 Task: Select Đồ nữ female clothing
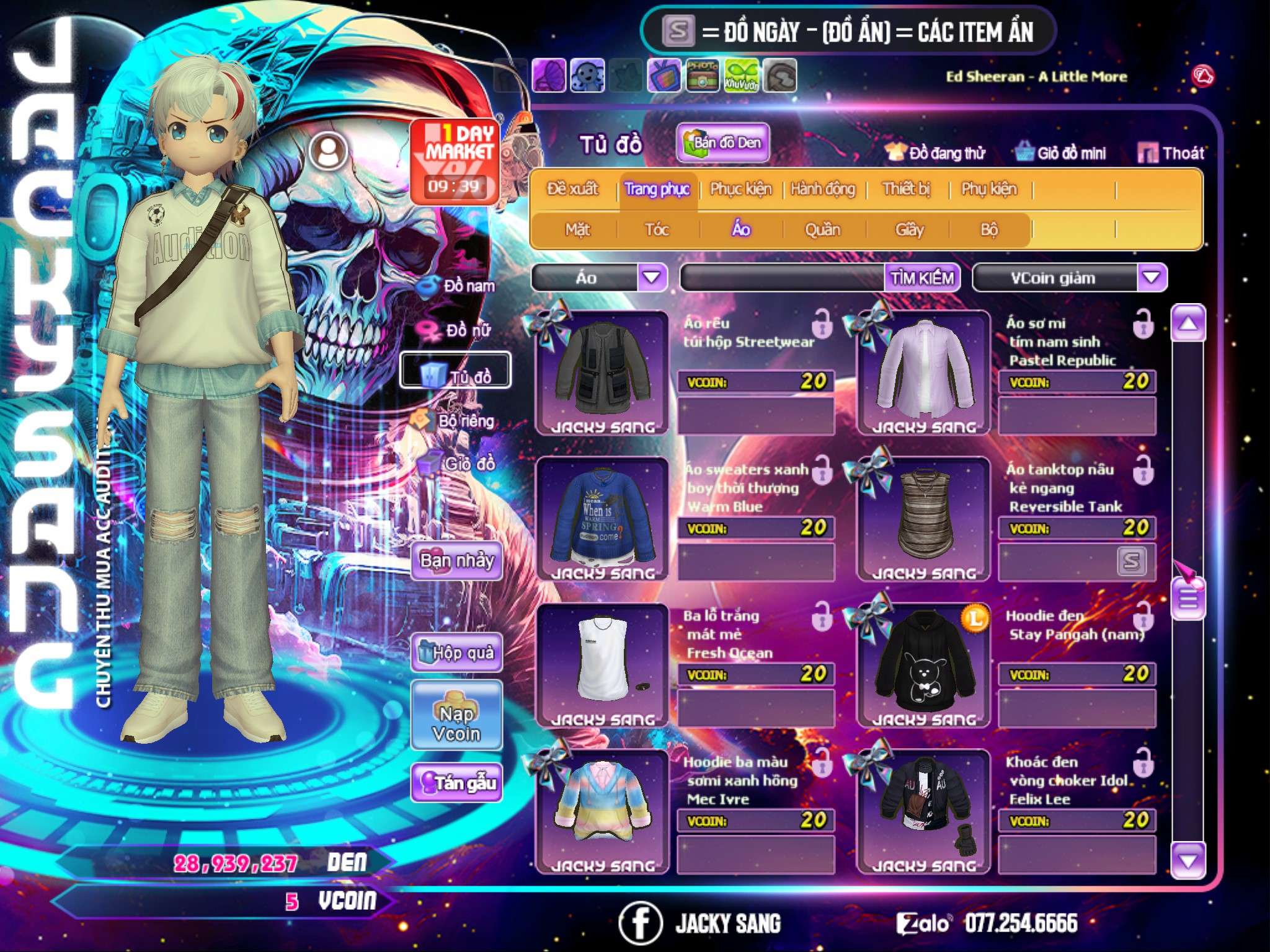[460, 330]
